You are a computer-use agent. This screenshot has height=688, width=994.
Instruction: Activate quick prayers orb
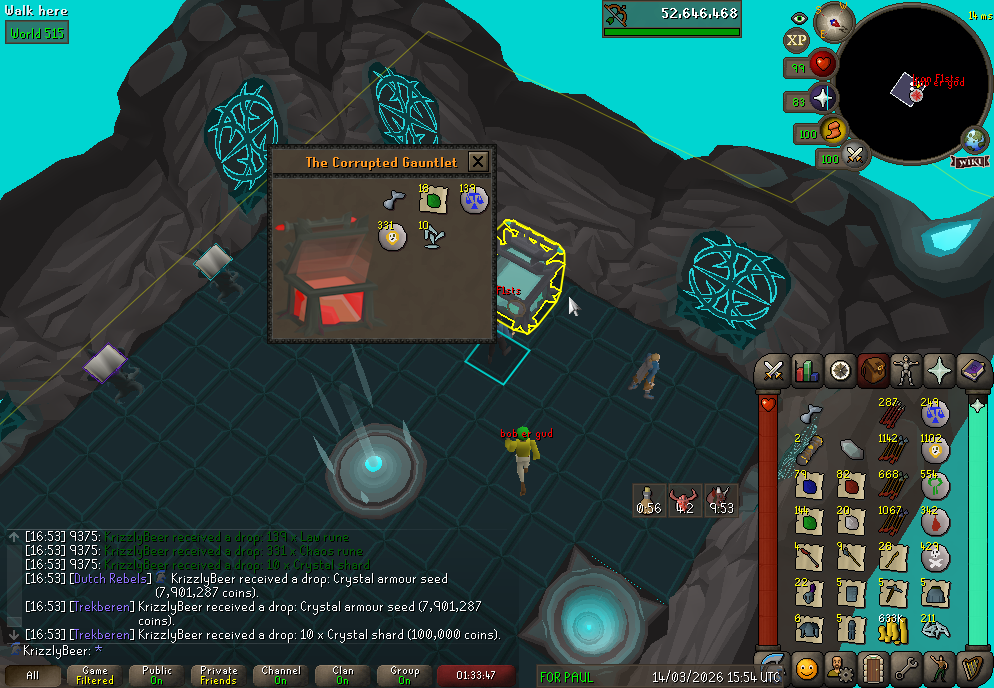point(822,98)
